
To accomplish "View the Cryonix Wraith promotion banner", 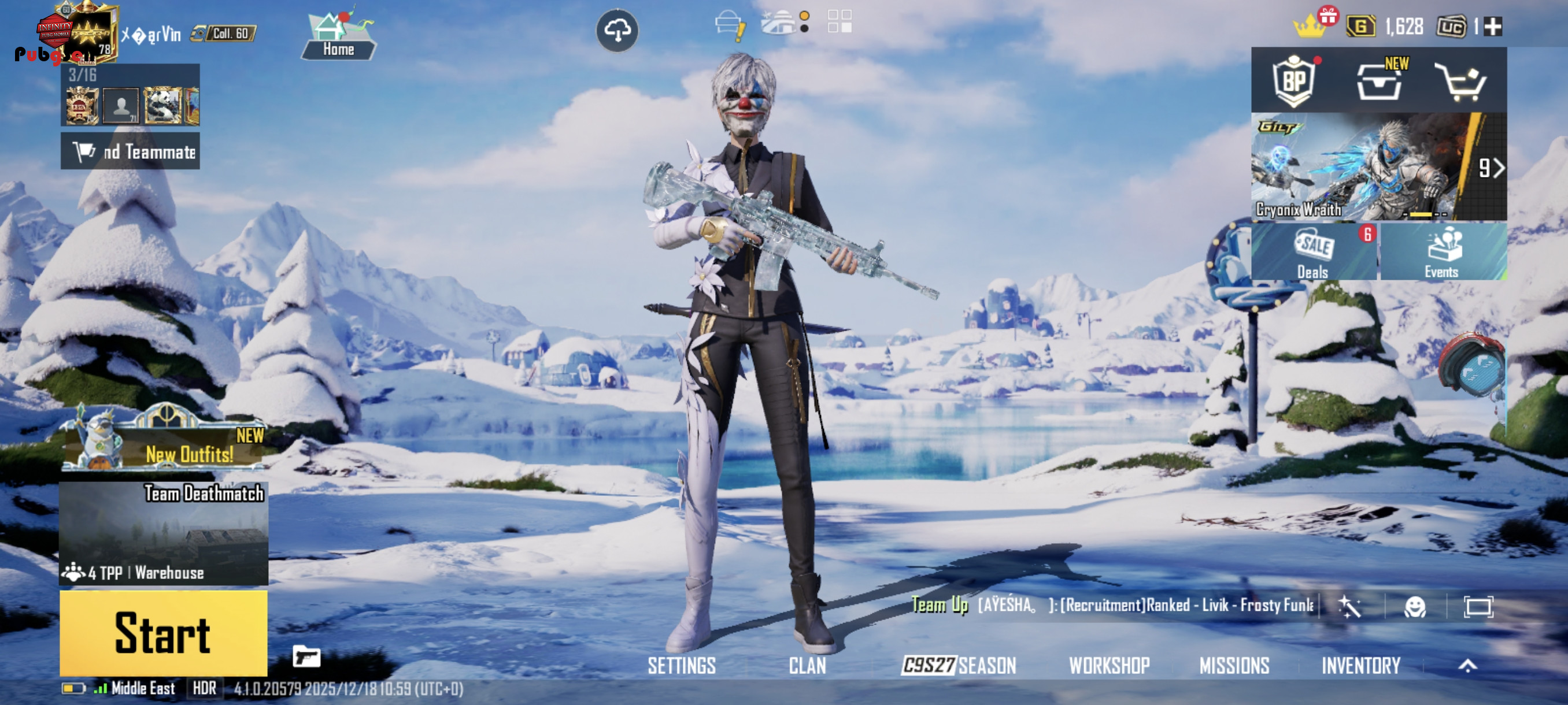I will (1363, 166).
